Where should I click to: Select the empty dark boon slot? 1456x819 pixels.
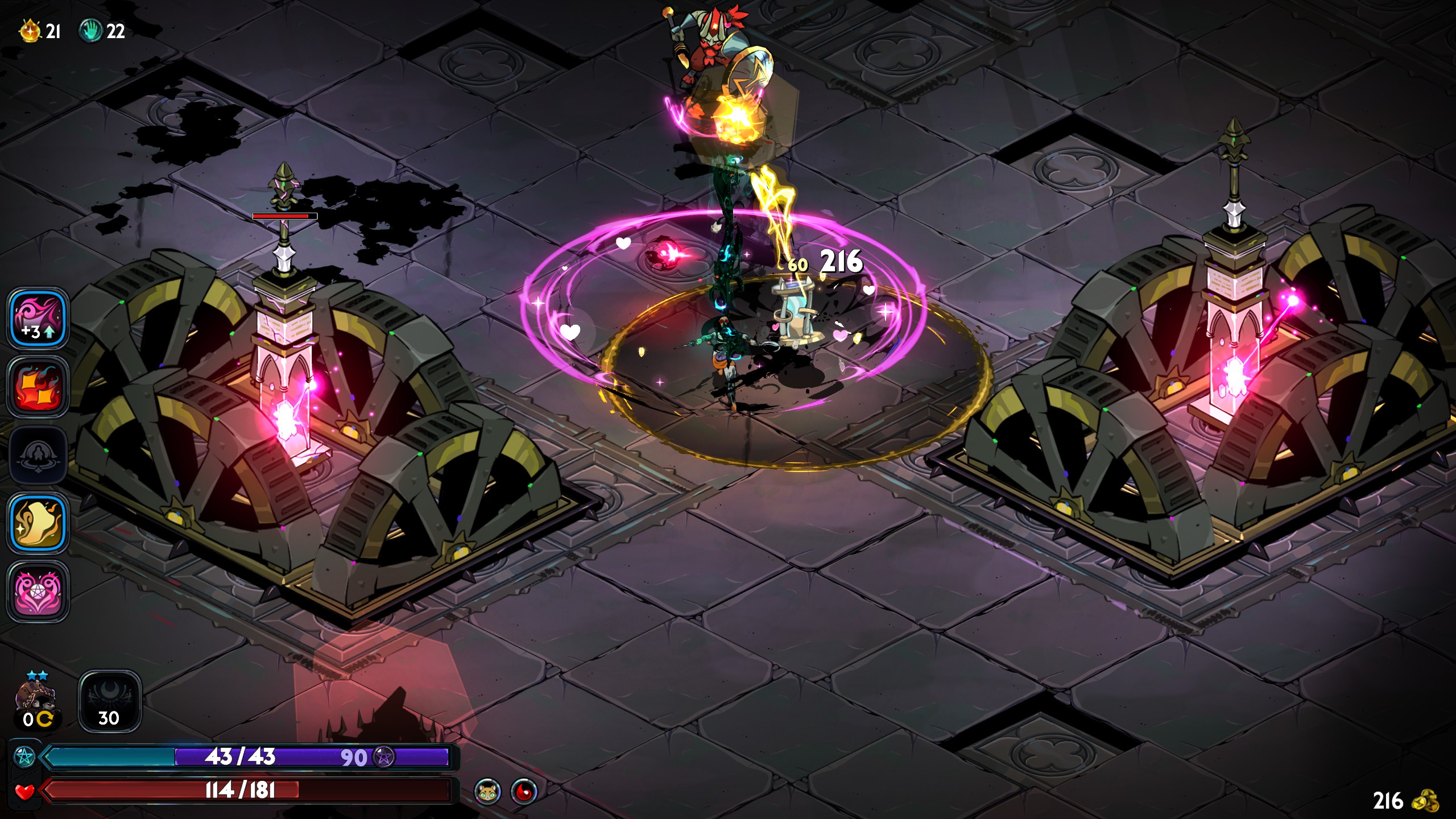point(38,455)
